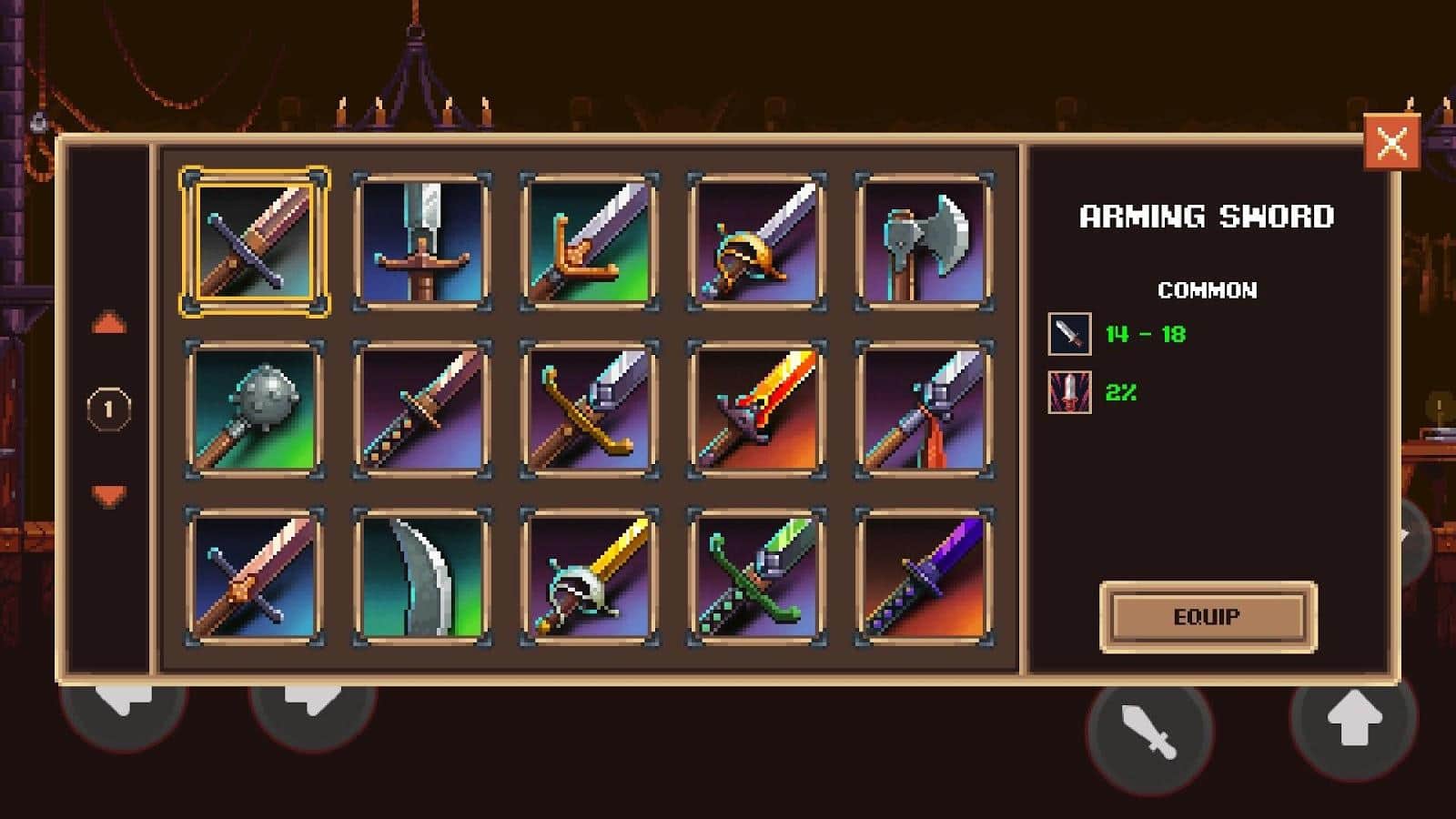Pick the curved scimitar blade slot

pyautogui.click(x=422, y=576)
